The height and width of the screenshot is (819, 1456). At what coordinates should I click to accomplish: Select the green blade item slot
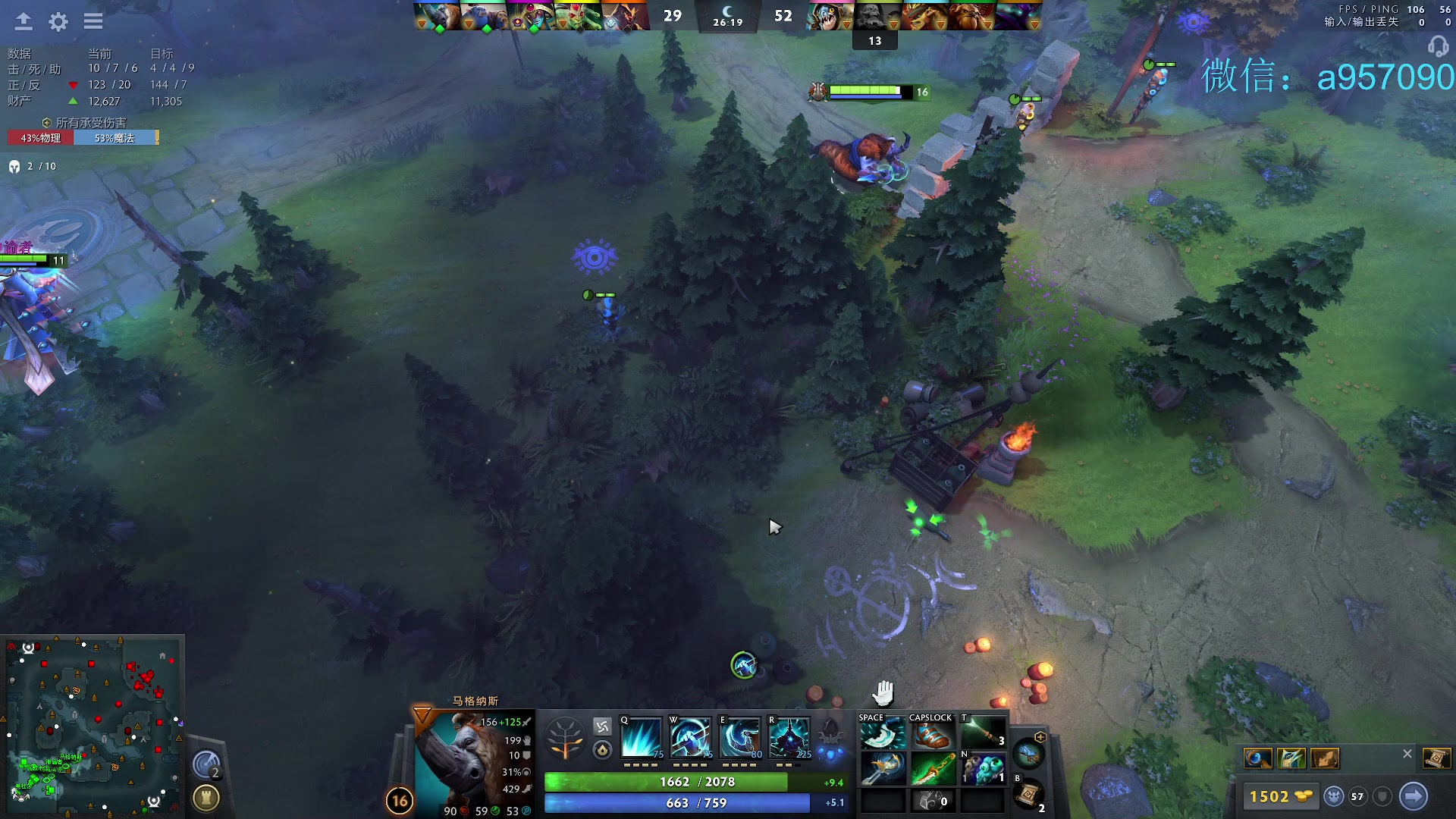coord(931,768)
